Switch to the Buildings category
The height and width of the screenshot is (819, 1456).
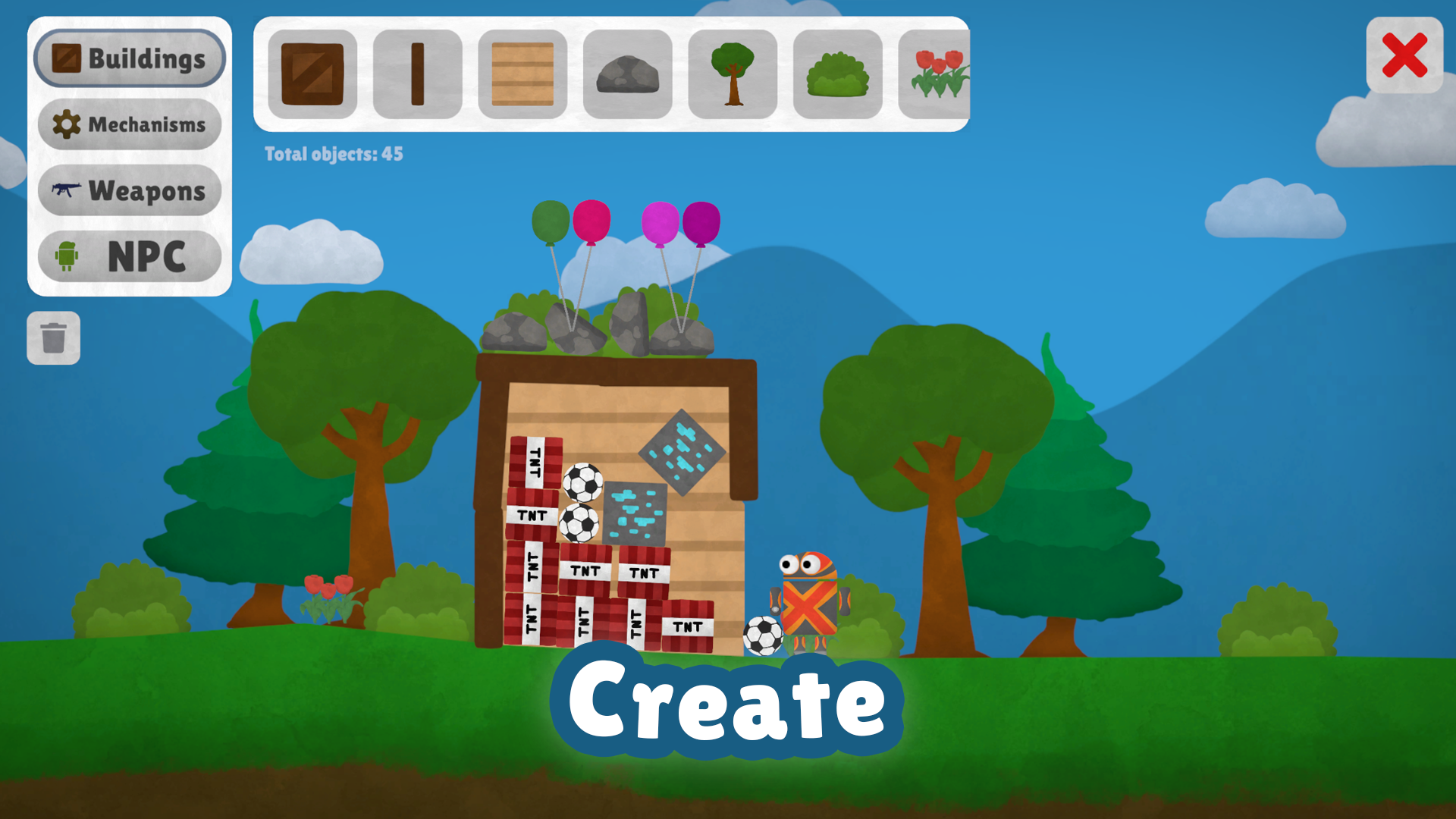point(130,58)
